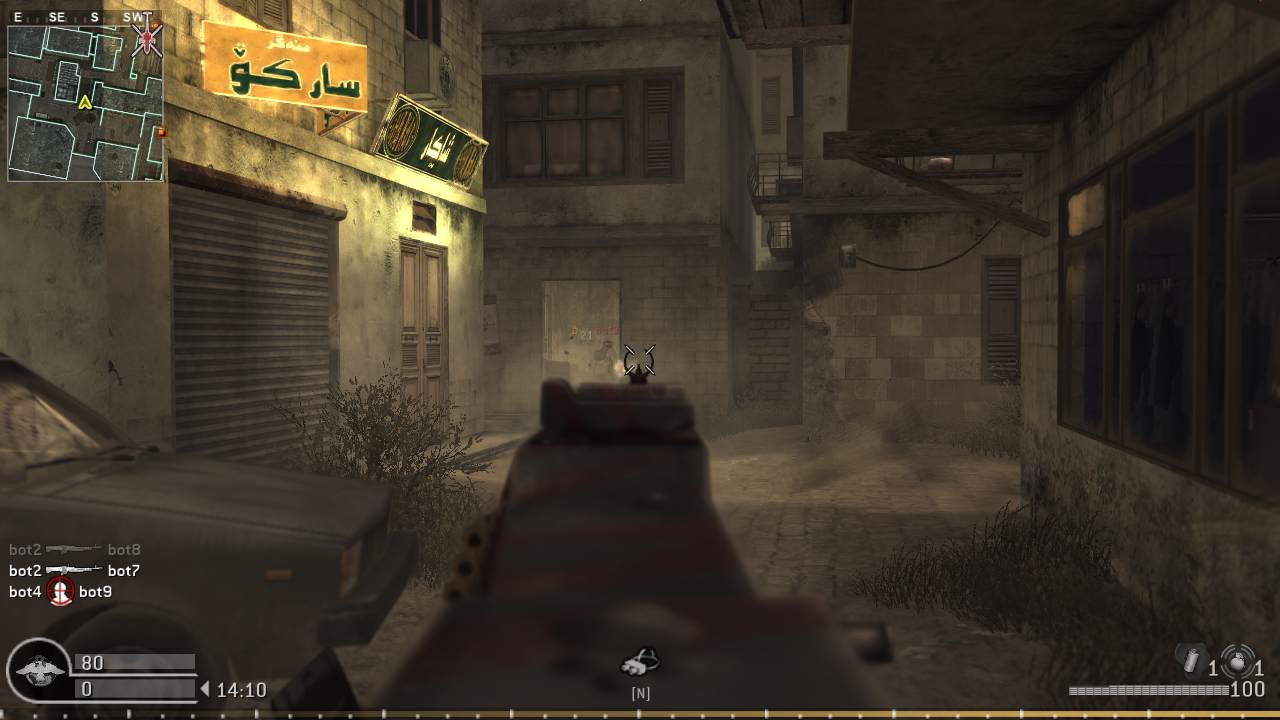The height and width of the screenshot is (720, 1280).
Task: Click the orange objective dot on the minimap edge
Action: (x=160, y=130)
